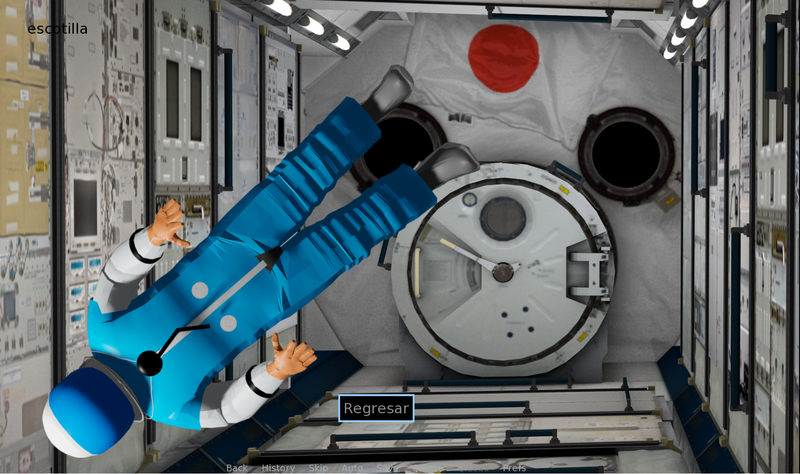Activate Skip in the quick menu
The image size is (800, 474).
click(x=318, y=468)
